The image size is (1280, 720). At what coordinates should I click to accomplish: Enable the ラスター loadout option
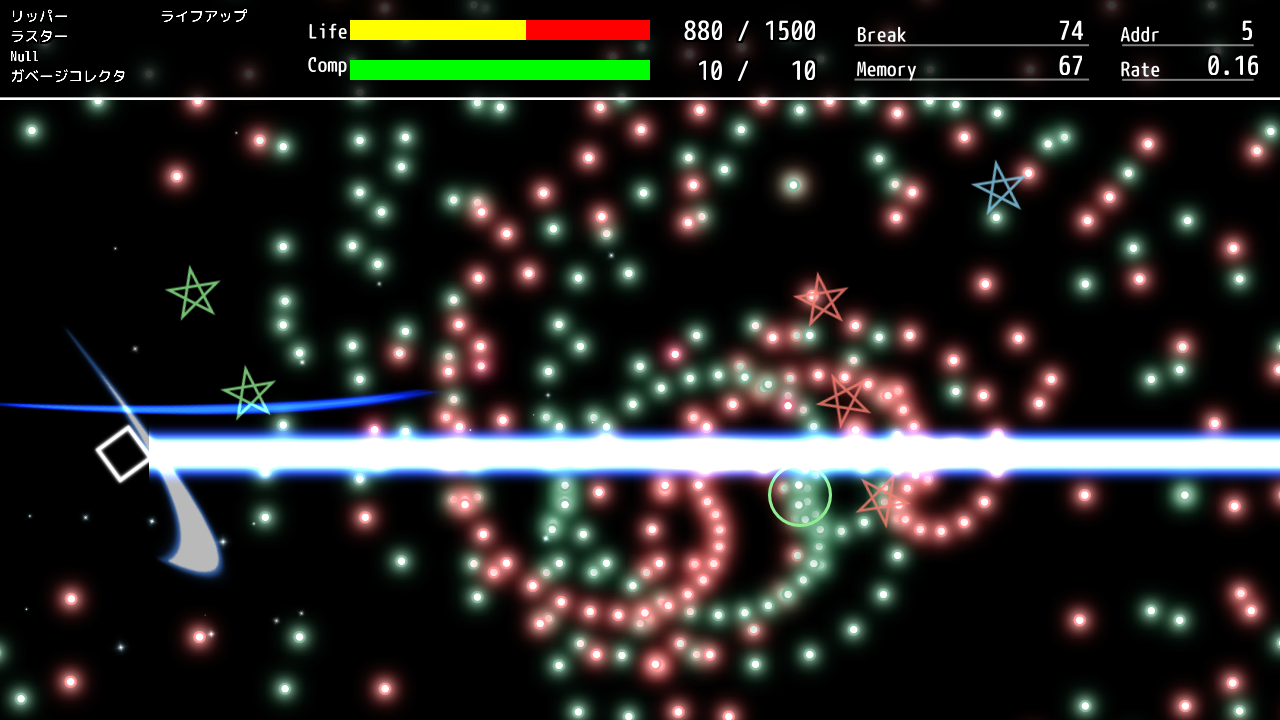pos(40,35)
